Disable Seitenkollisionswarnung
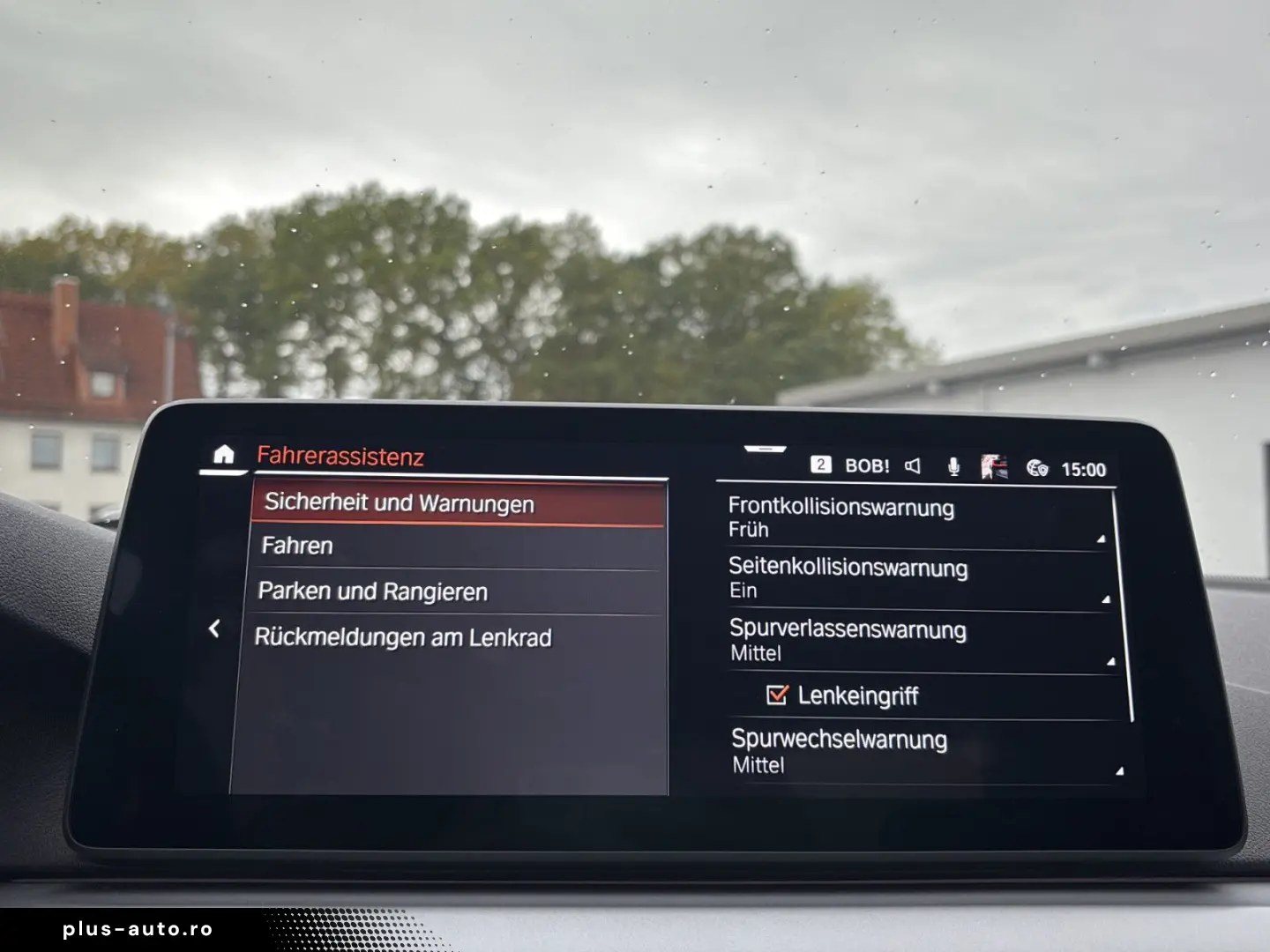The width and height of the screenshot is (1270, 952). (917, 578)
